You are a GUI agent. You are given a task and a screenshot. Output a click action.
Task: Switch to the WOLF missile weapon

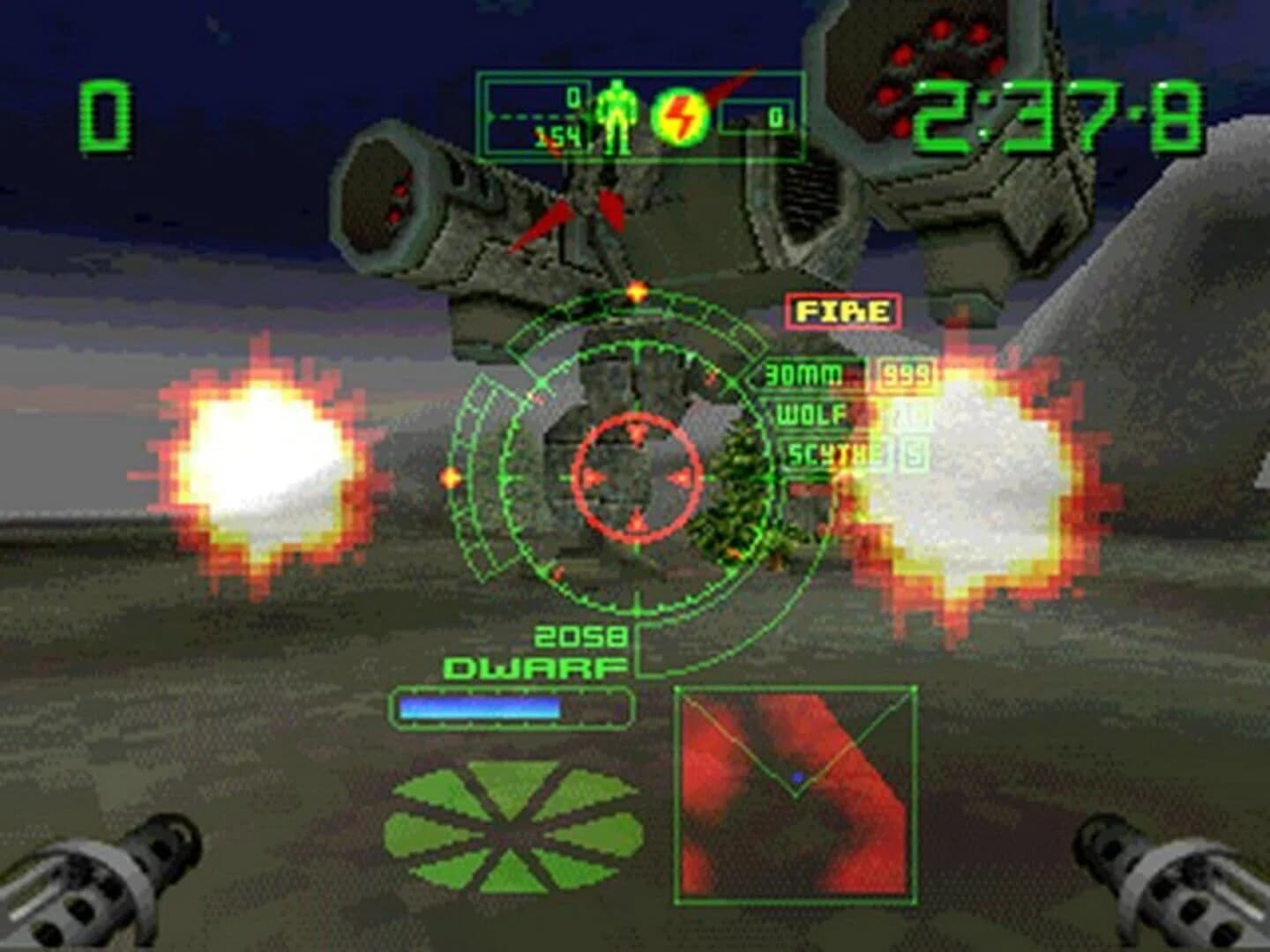pos(811,413)
